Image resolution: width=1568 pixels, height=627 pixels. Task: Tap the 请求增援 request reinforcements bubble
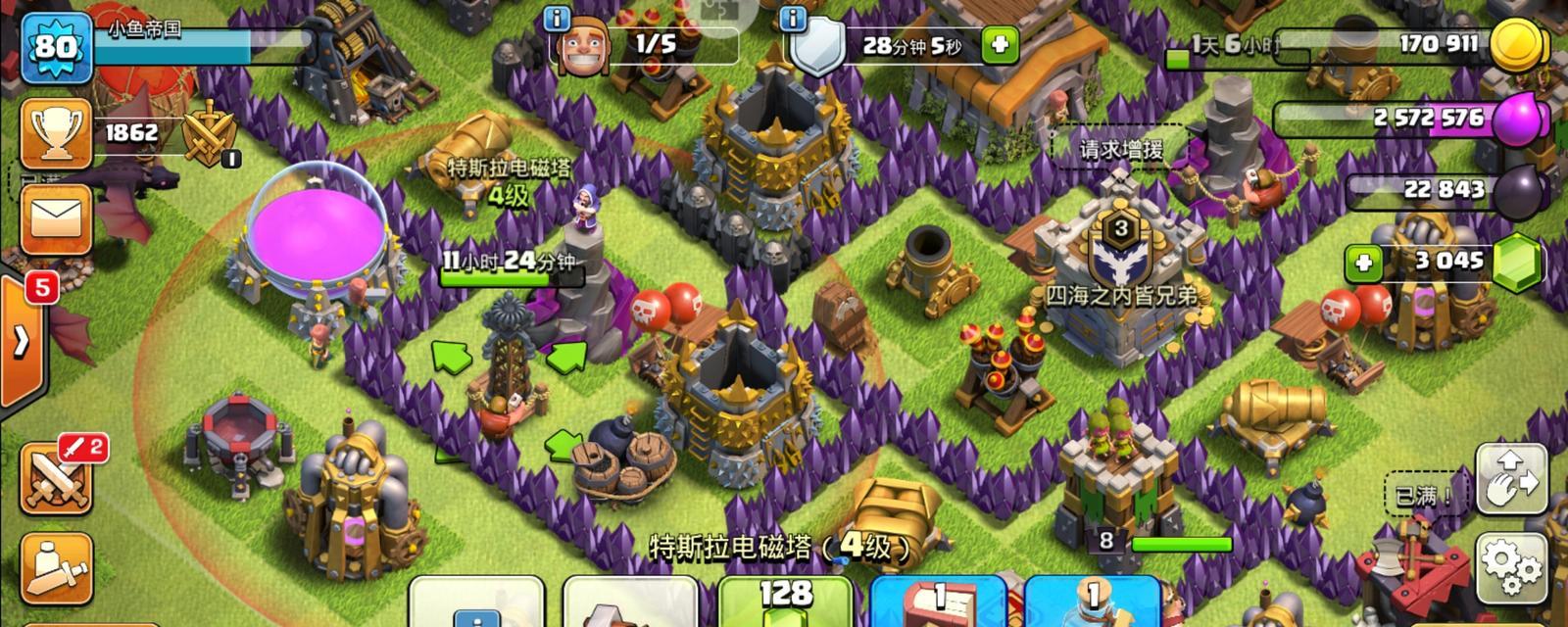point(1120,150)
